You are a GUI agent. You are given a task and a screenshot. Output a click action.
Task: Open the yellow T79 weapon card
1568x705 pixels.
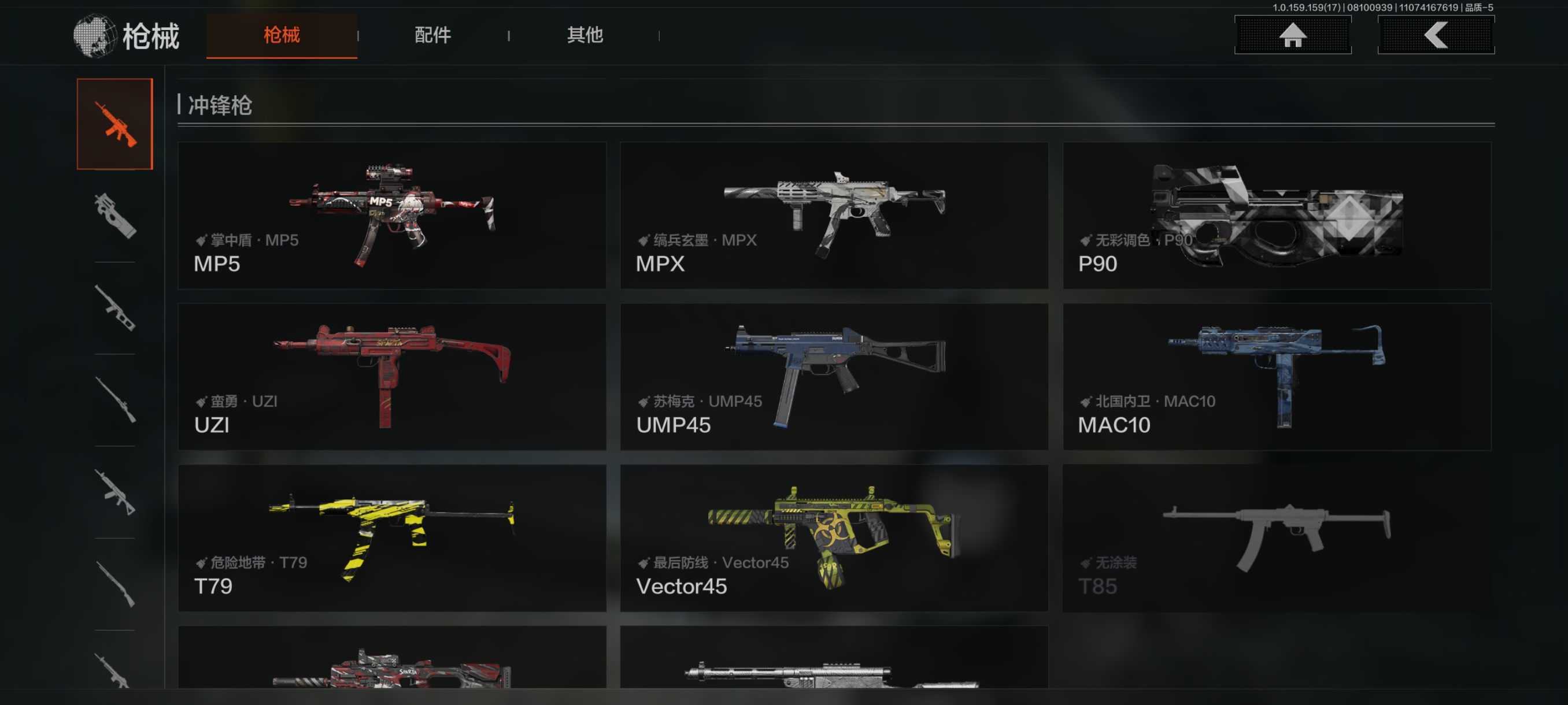[392, 538]
